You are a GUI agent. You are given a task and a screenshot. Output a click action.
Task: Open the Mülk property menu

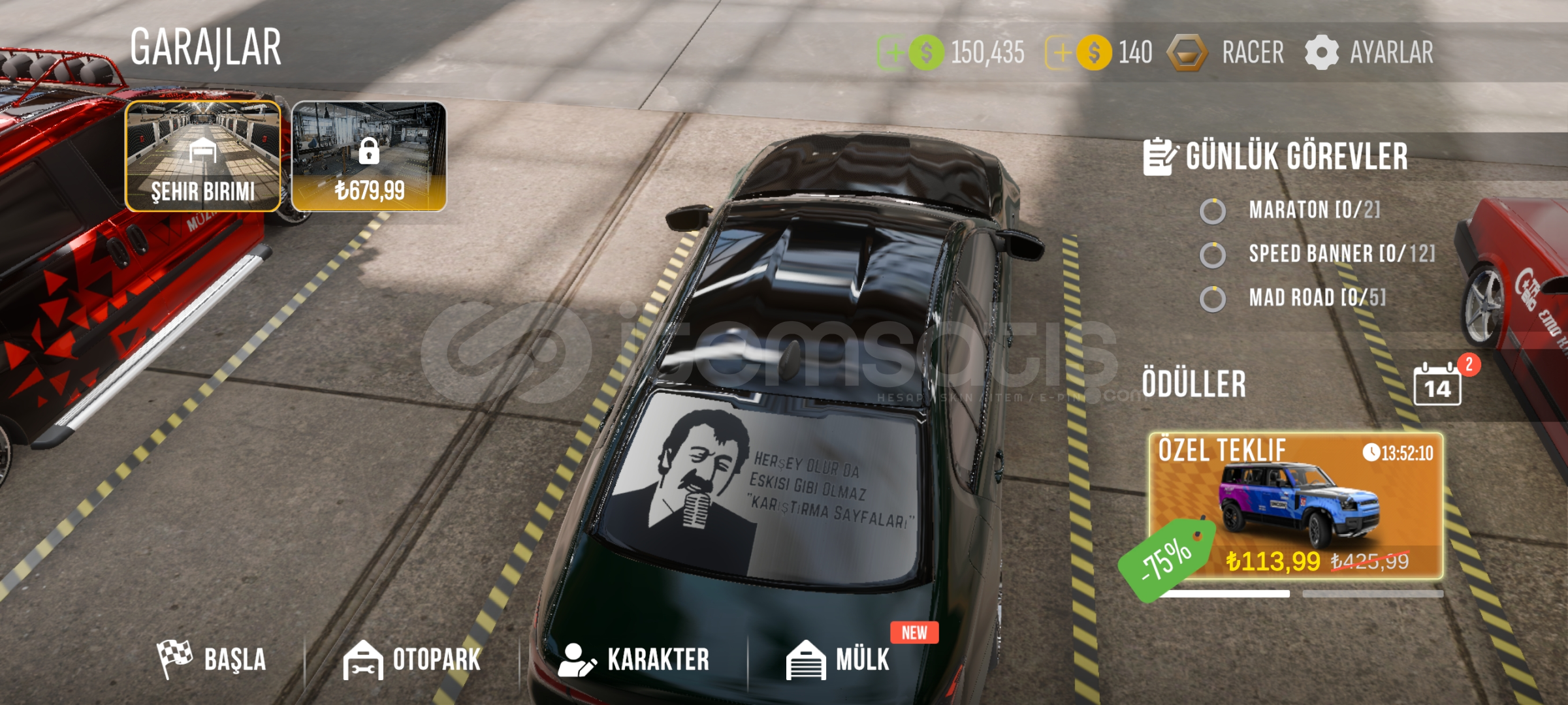coord(839,659)
